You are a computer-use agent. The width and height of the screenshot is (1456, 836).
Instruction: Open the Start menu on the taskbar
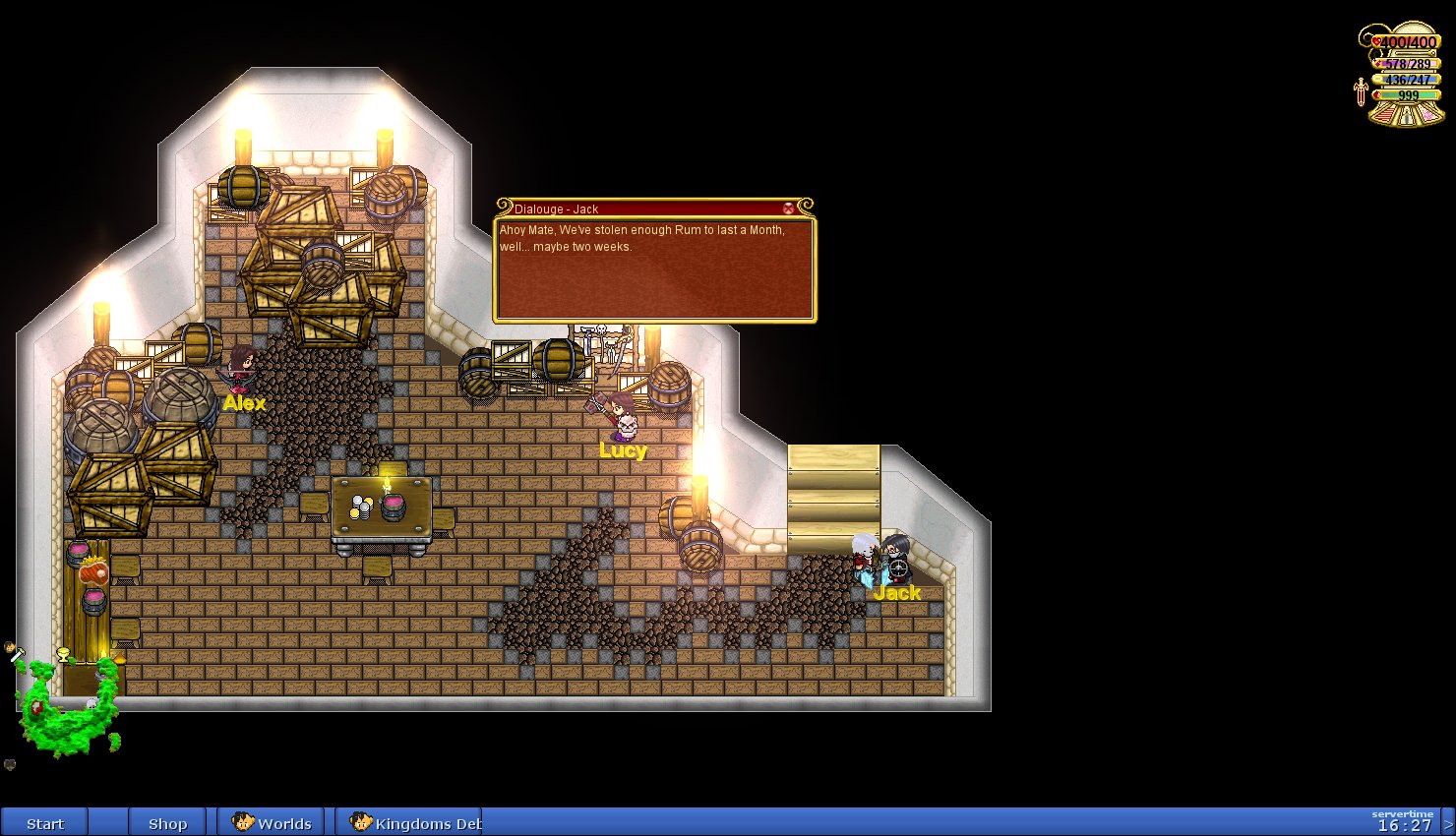tap(44, 823)
